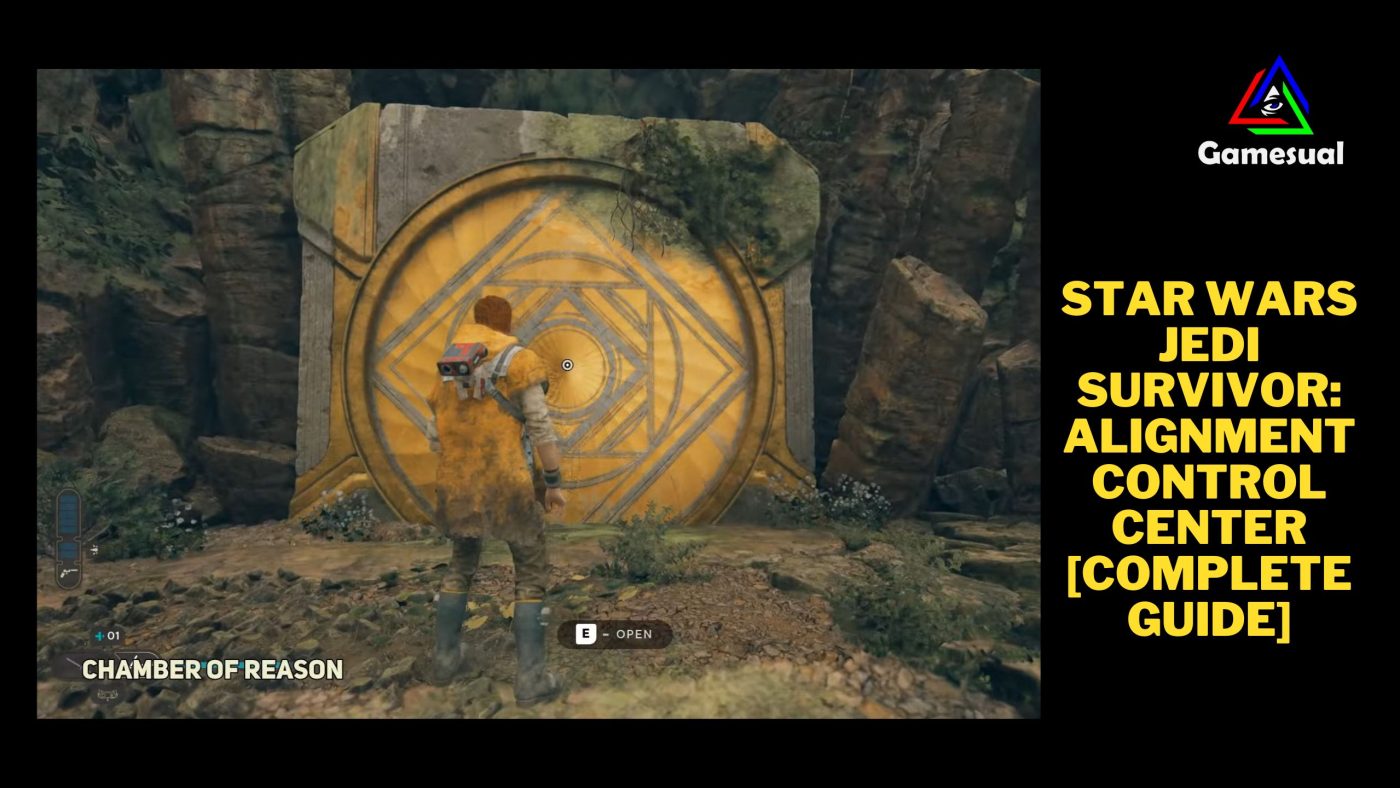Toggle the +01 stim indicator

coord(105,635)
